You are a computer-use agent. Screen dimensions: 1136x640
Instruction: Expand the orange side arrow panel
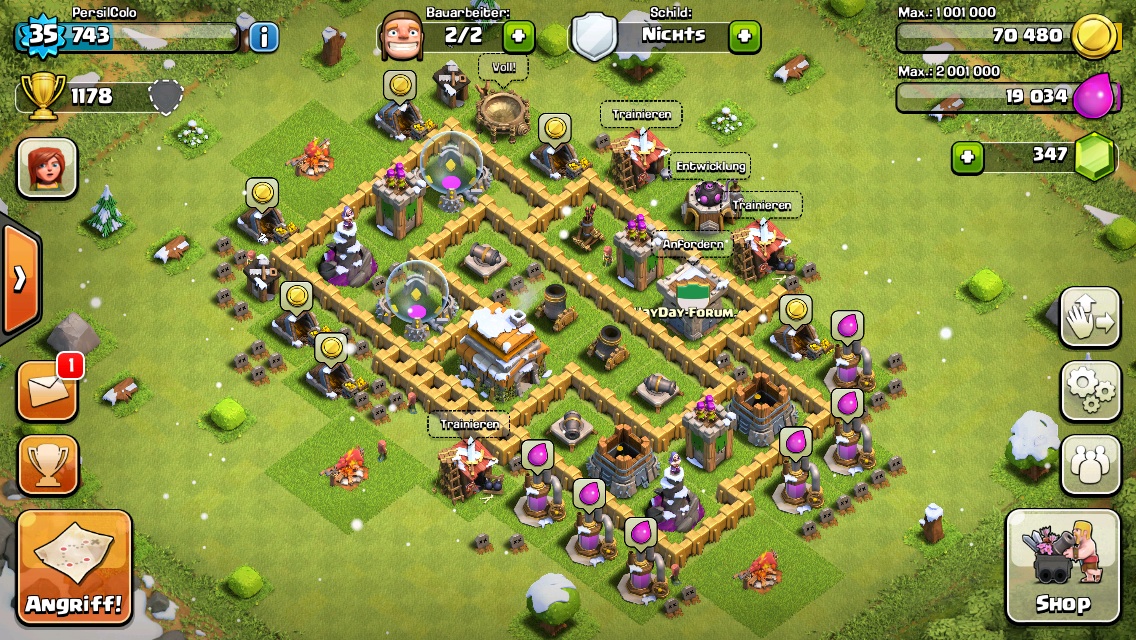pos(19,279)
